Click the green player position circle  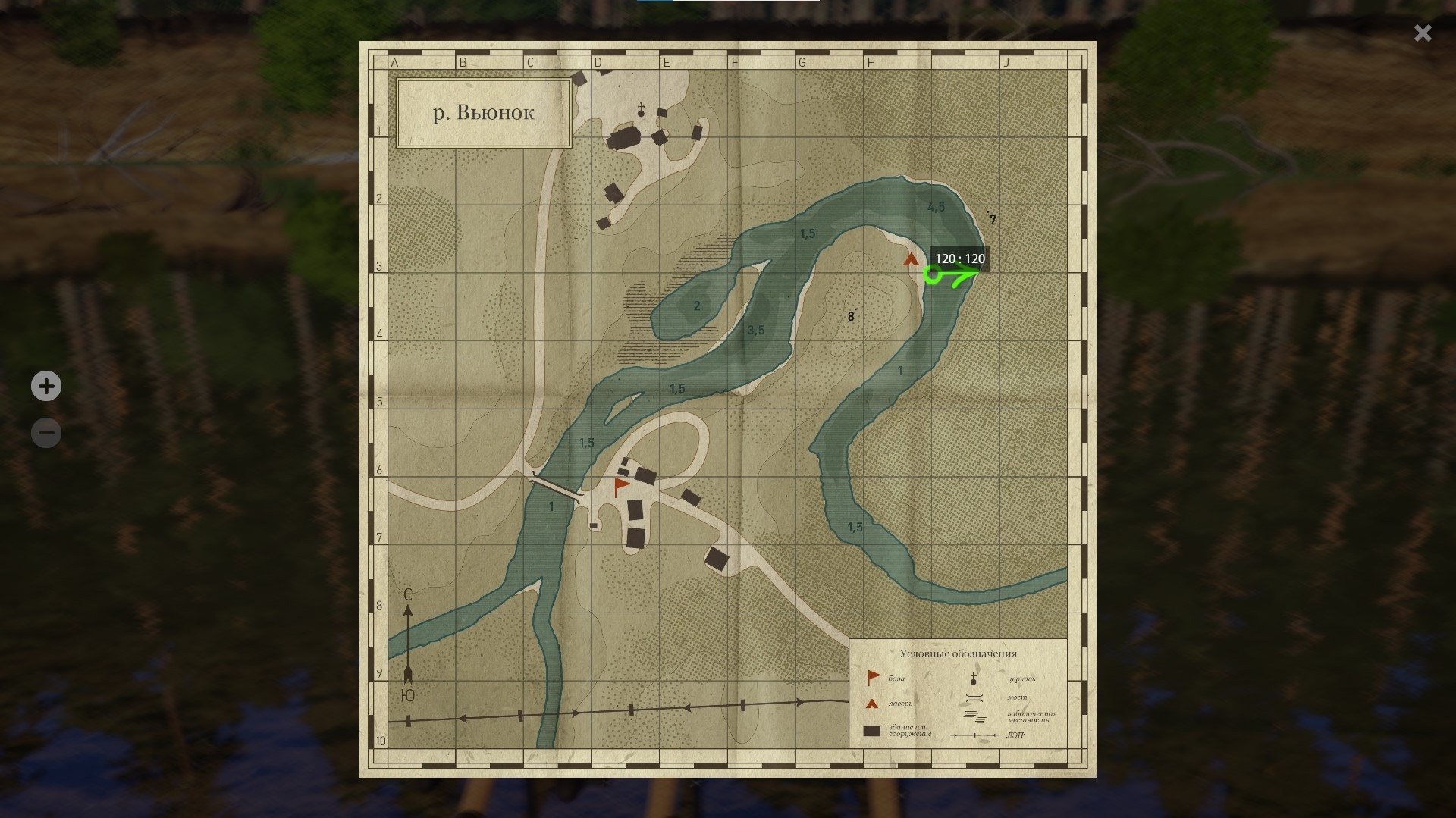(933, 275)
